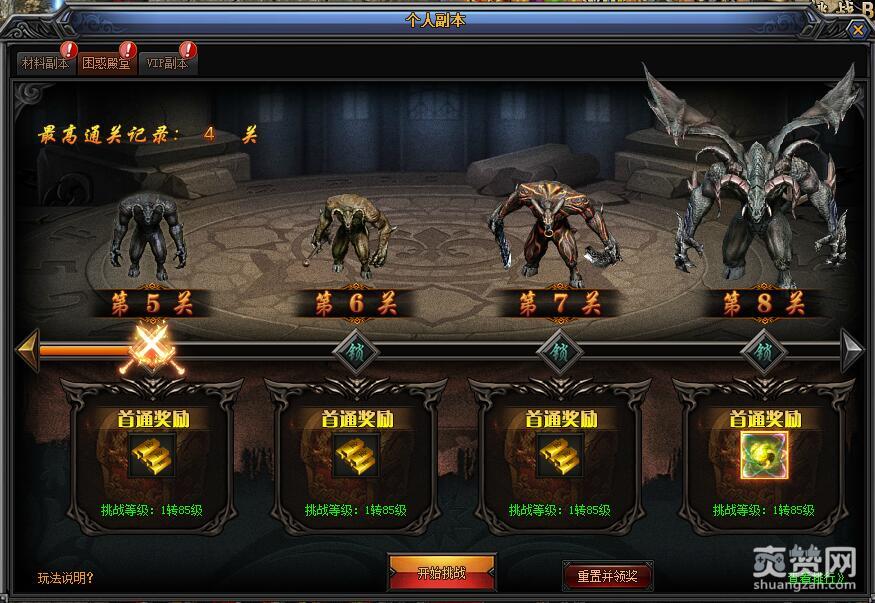Inspect the gold bar reward for 第7关

coord(560,455)
